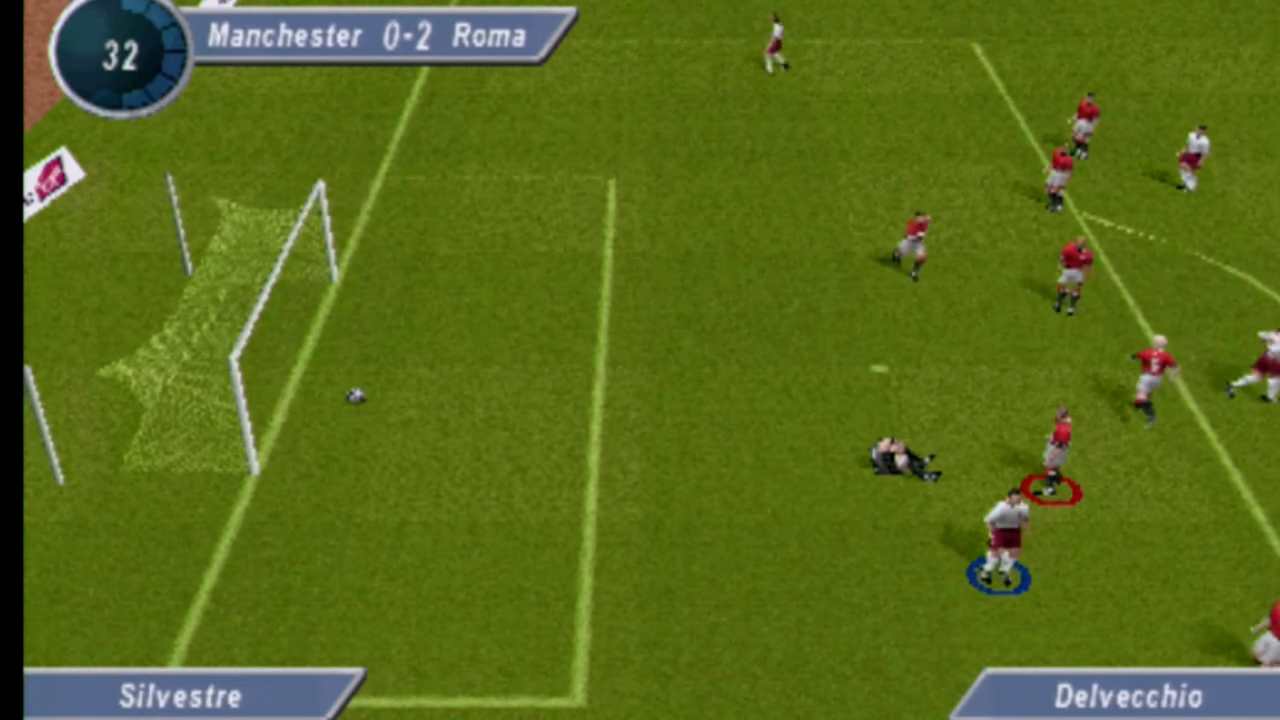Click the match timer dial showing 32
The height and width of the screenshot is (720, 1280).
point(118,57)
